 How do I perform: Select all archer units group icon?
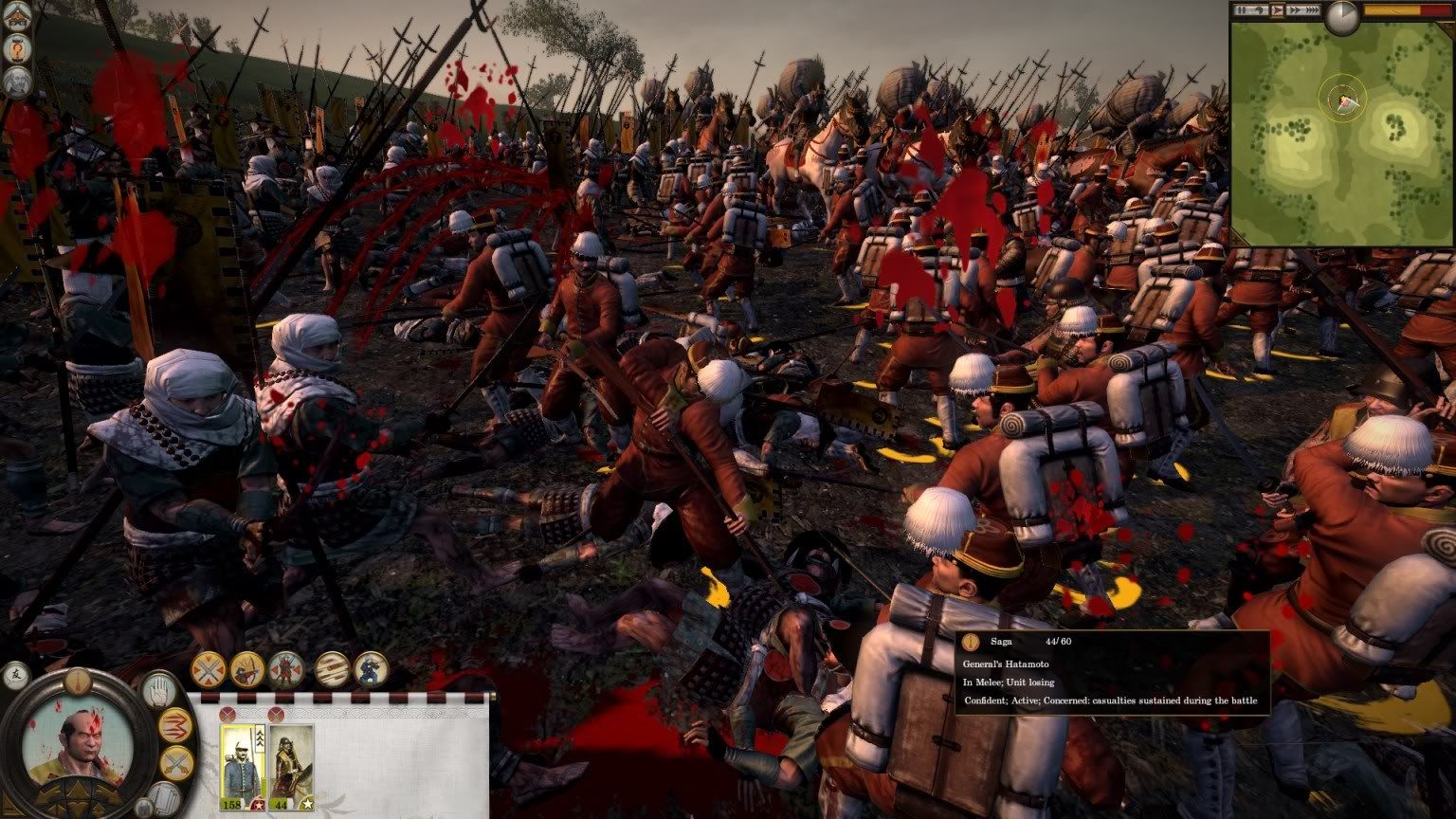(247, 669)
